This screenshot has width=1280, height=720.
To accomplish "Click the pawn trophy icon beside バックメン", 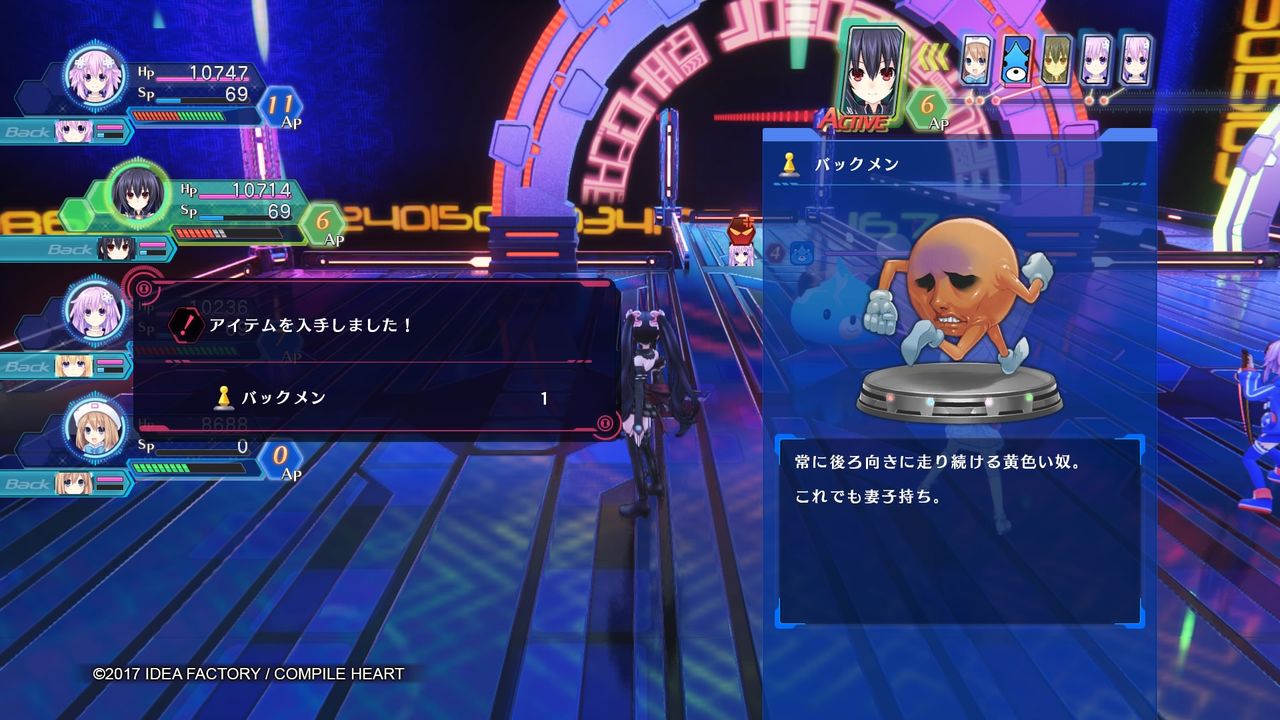I will (790, 166).
